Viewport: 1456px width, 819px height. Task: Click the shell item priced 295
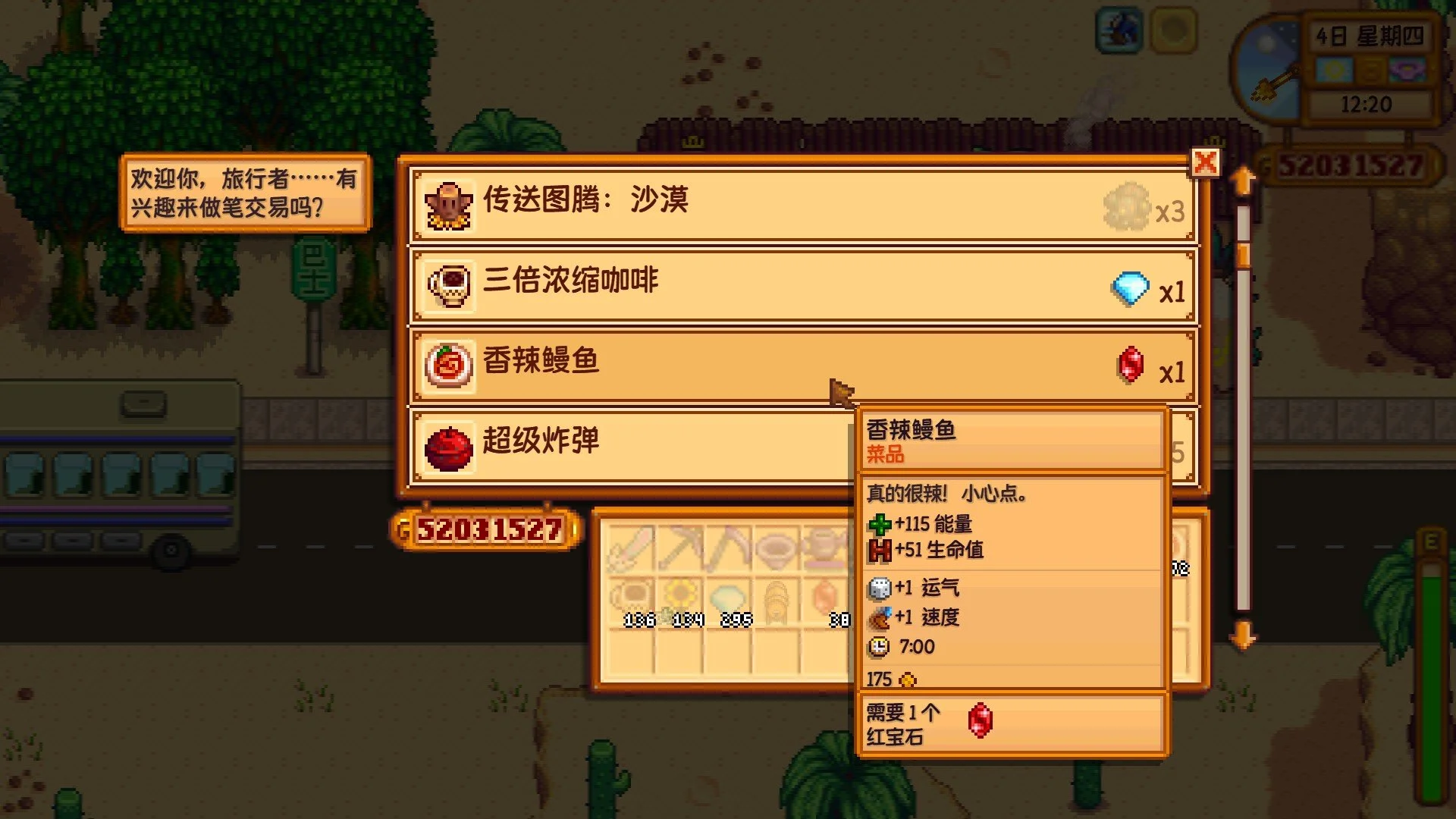point(726,595)
